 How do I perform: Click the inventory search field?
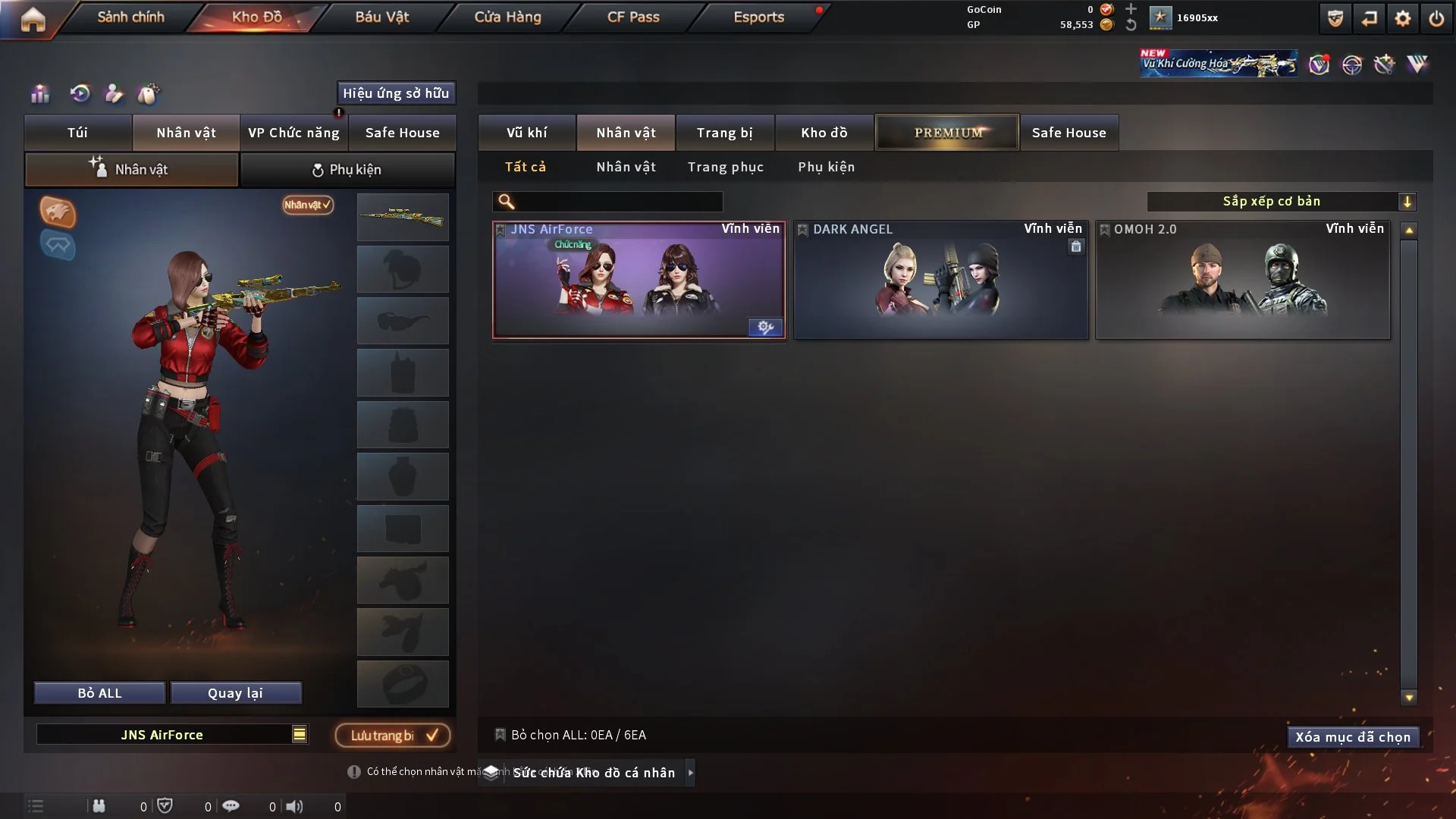tap(618, 201)
